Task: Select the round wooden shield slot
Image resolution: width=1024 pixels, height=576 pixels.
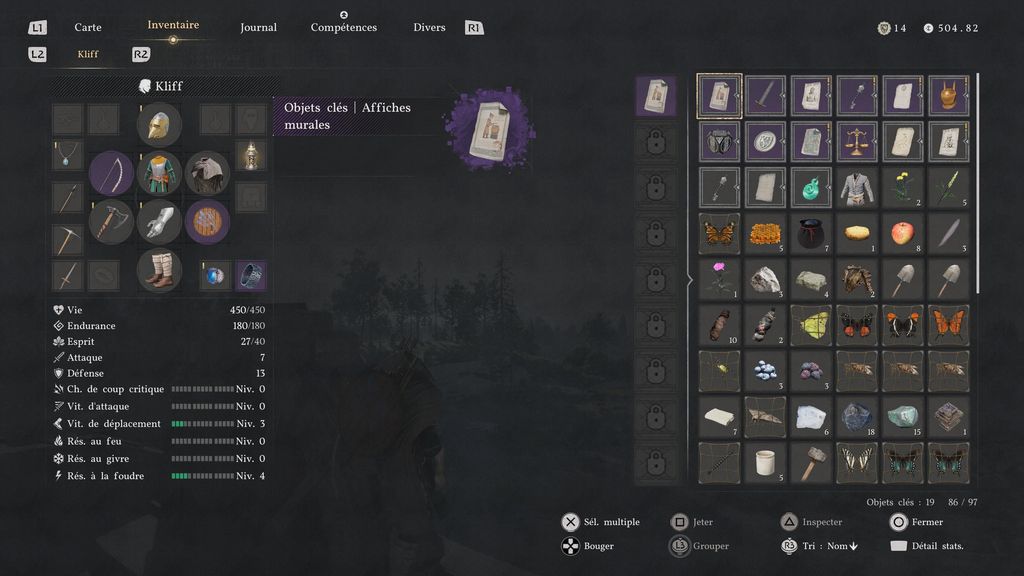Action: coord(207,221)
